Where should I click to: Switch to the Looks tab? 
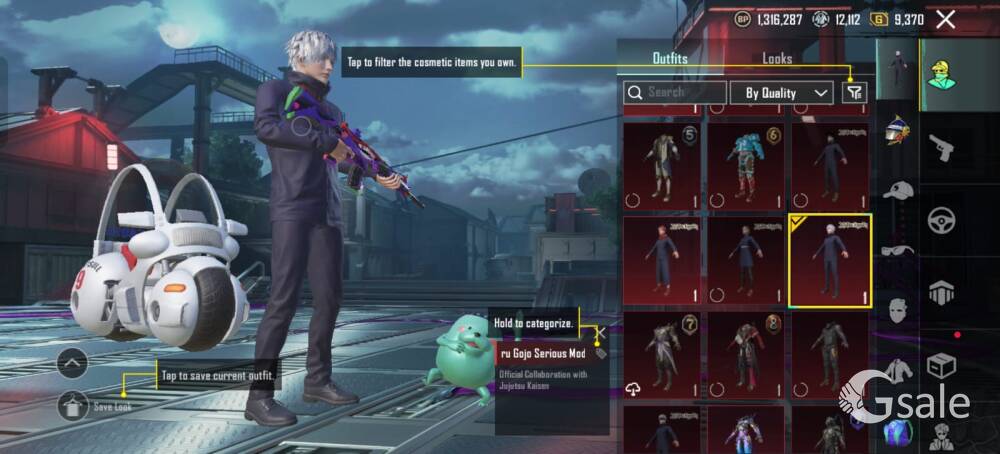pyautogui.click(x=777, y=59)
